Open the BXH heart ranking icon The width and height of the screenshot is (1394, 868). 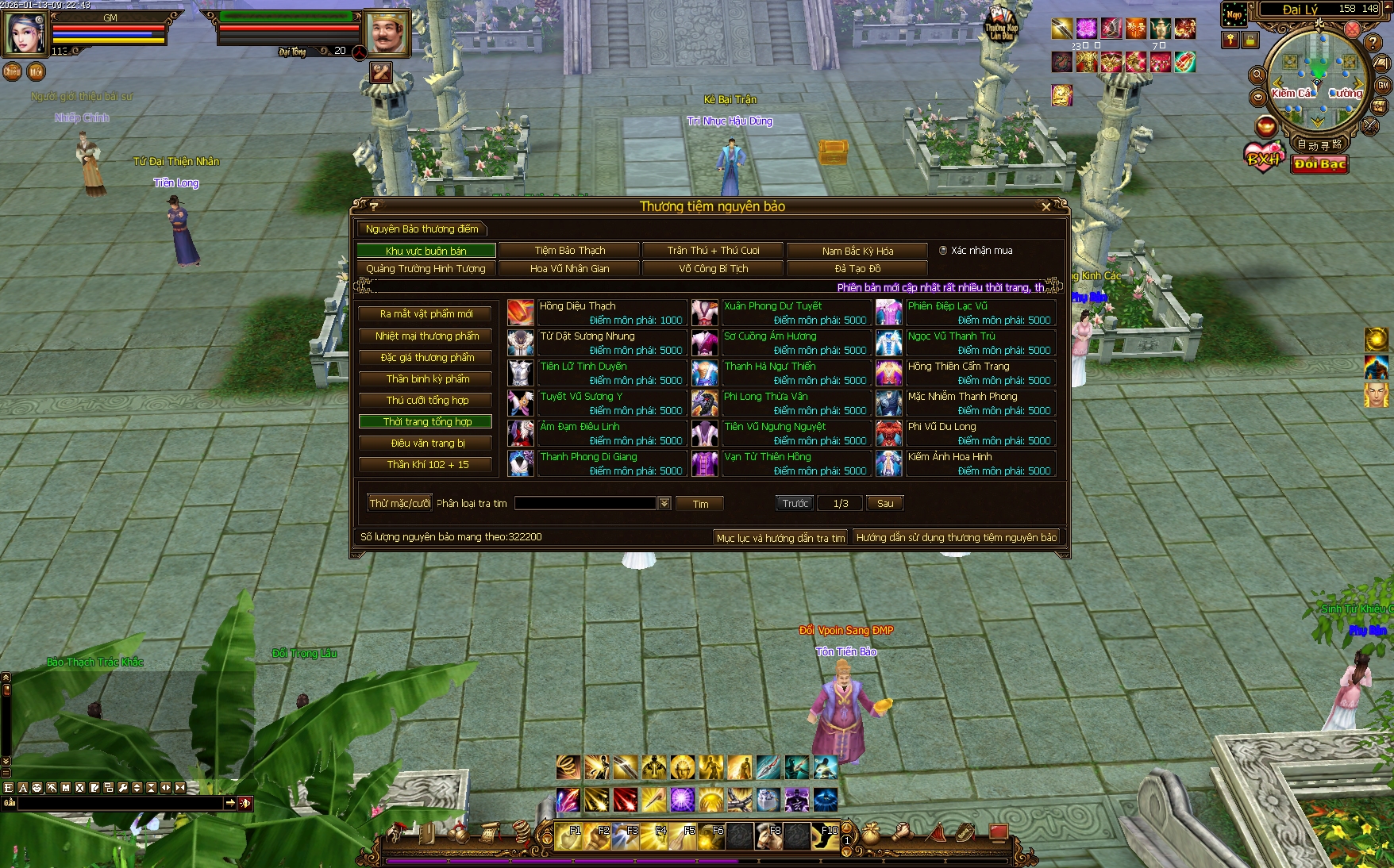click(1263, 158)
